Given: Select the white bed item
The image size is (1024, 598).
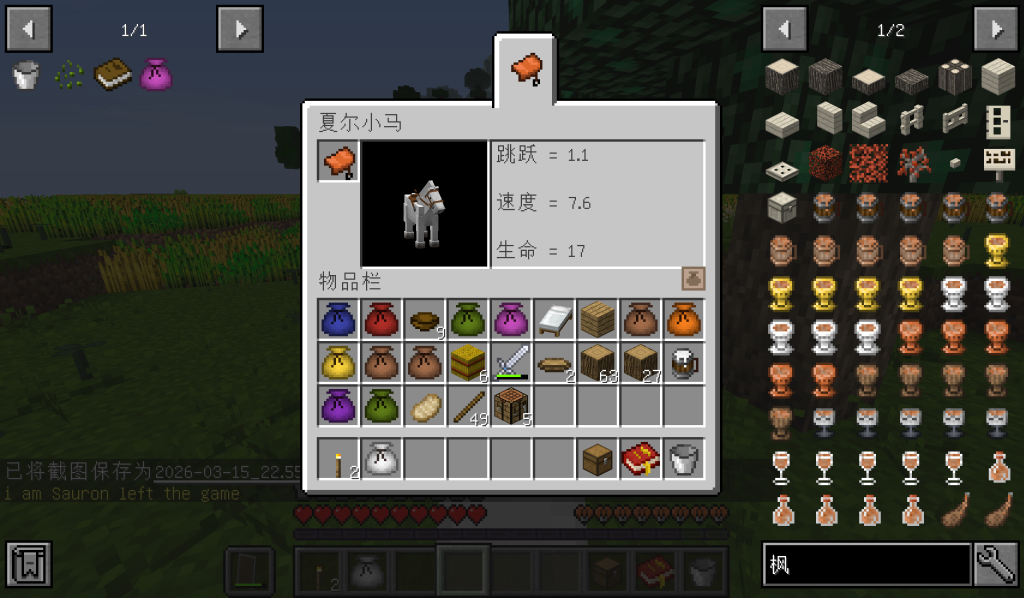Looking at the screenshot, I should click(x=554, y=319).
